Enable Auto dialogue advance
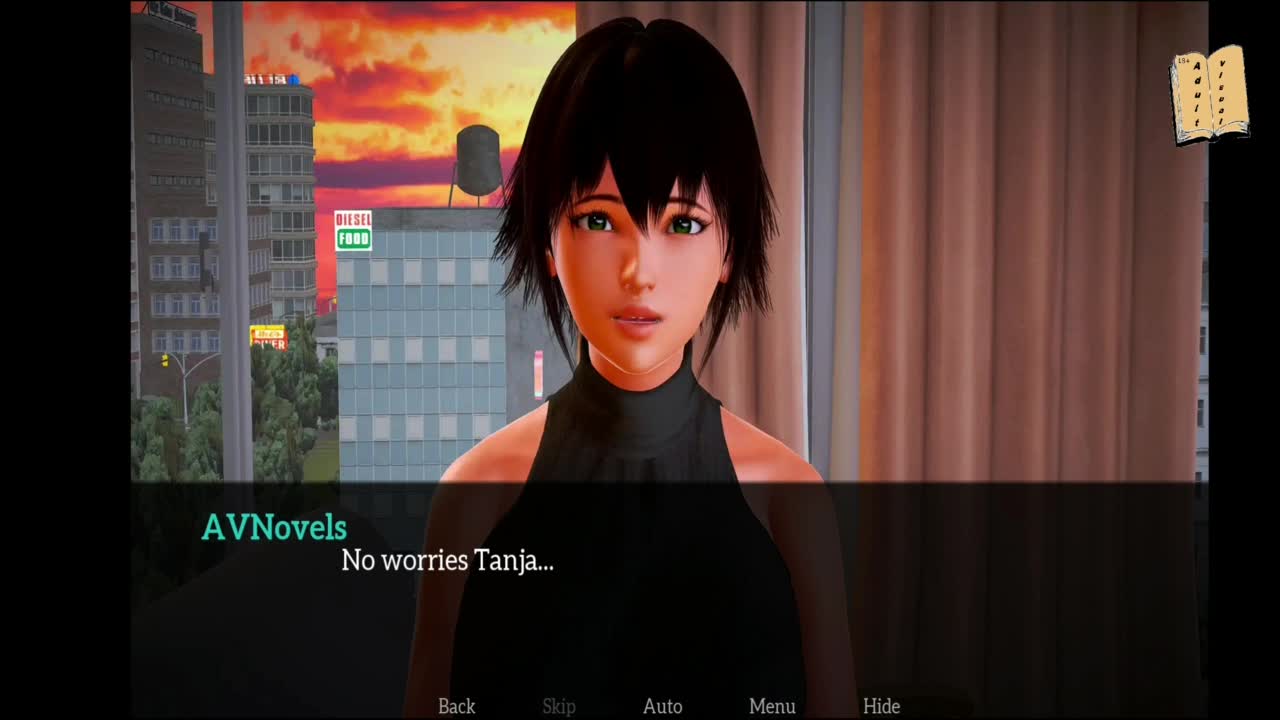1280x720 pixels. click(x=662, y=706)
